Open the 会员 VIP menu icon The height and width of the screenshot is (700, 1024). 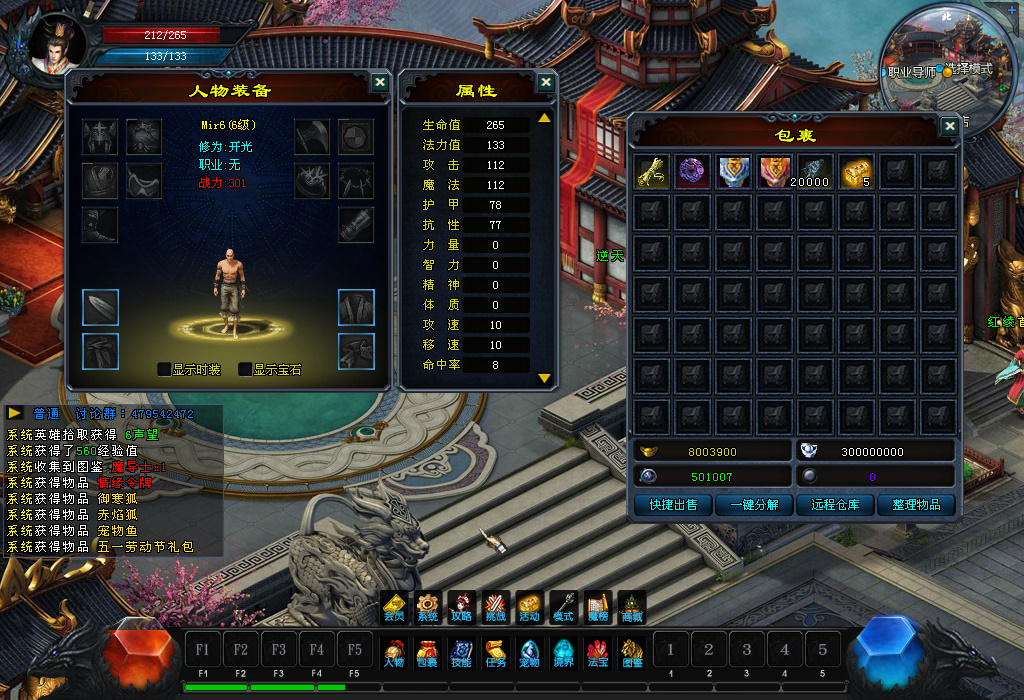(394, 607)
